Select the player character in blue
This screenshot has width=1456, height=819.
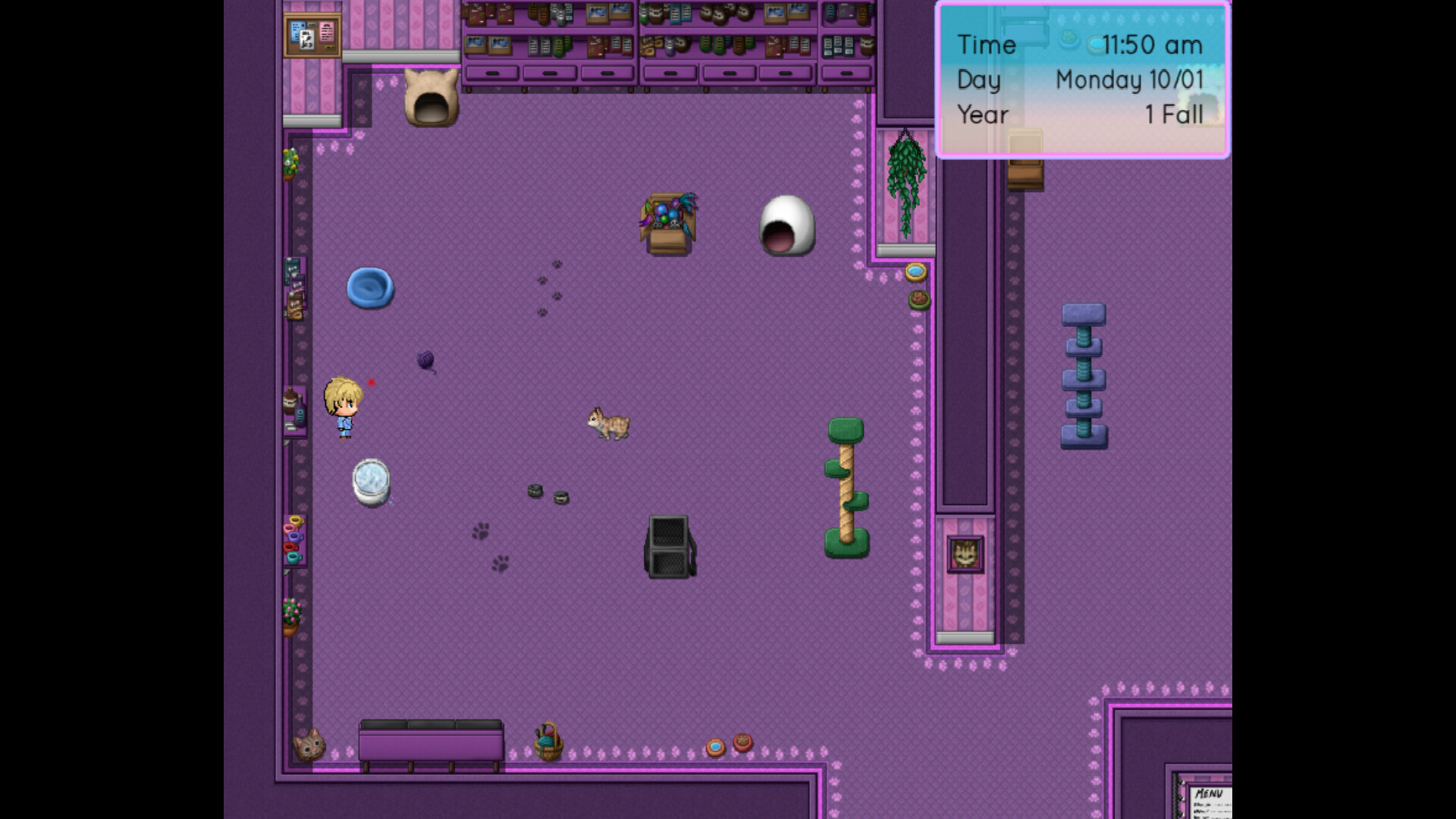[x=341, y=406]
